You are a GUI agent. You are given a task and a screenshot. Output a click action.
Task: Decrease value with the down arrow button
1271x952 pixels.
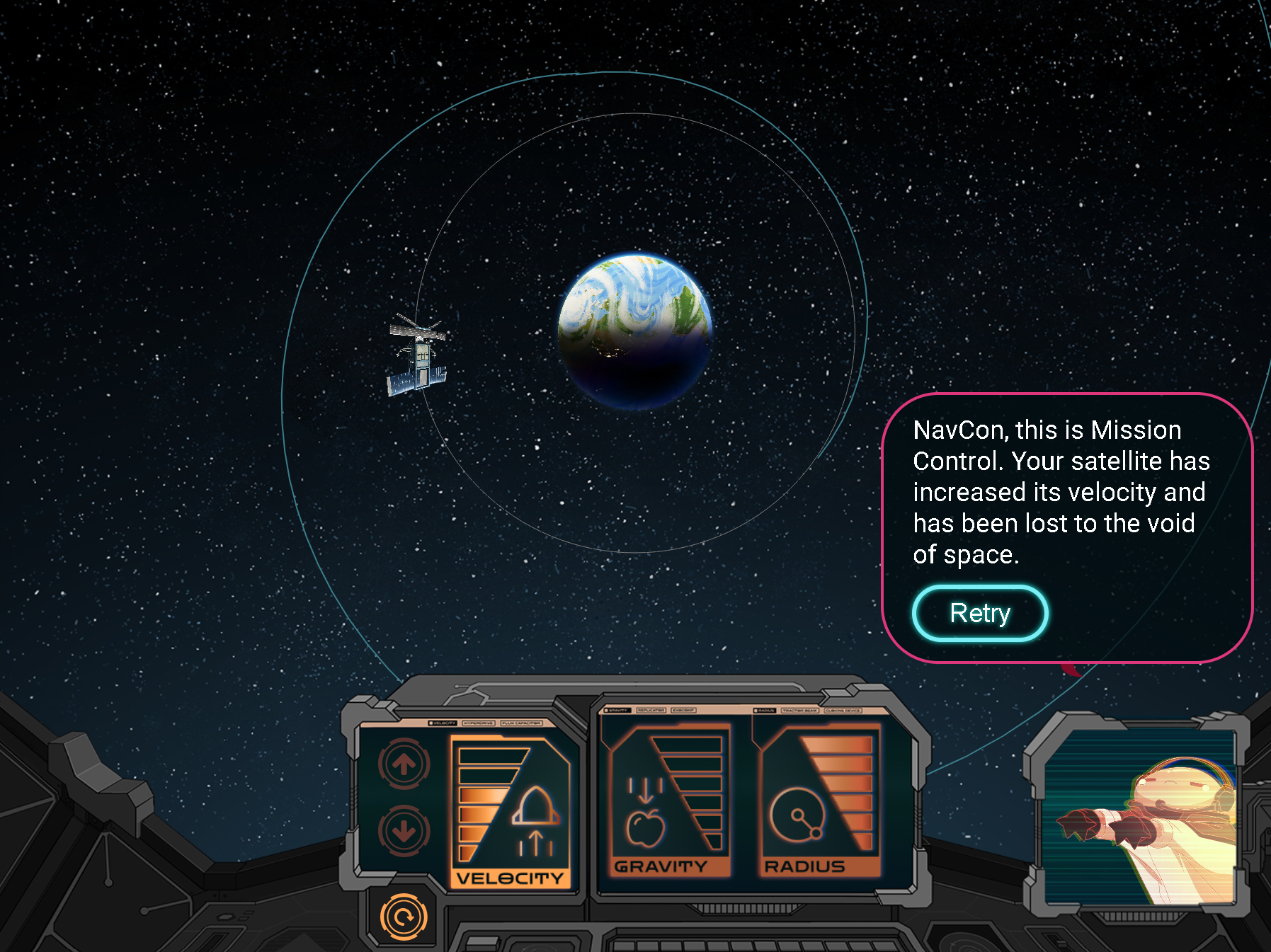click(404, 831)
